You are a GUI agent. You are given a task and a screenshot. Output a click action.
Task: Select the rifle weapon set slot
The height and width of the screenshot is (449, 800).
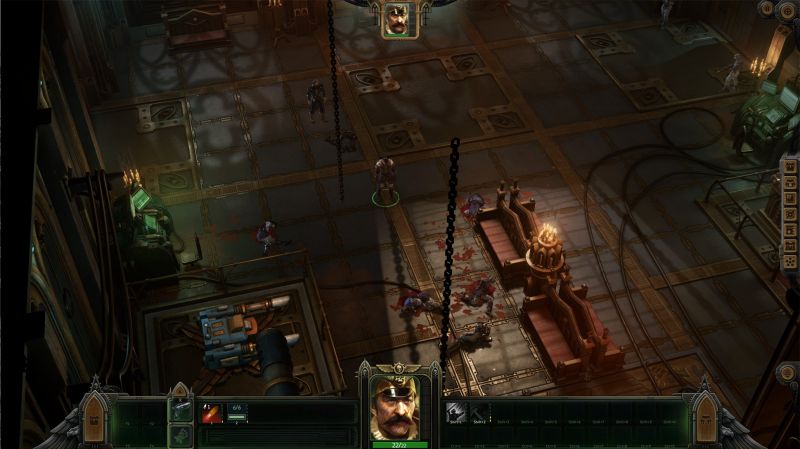tap(181, 409)
